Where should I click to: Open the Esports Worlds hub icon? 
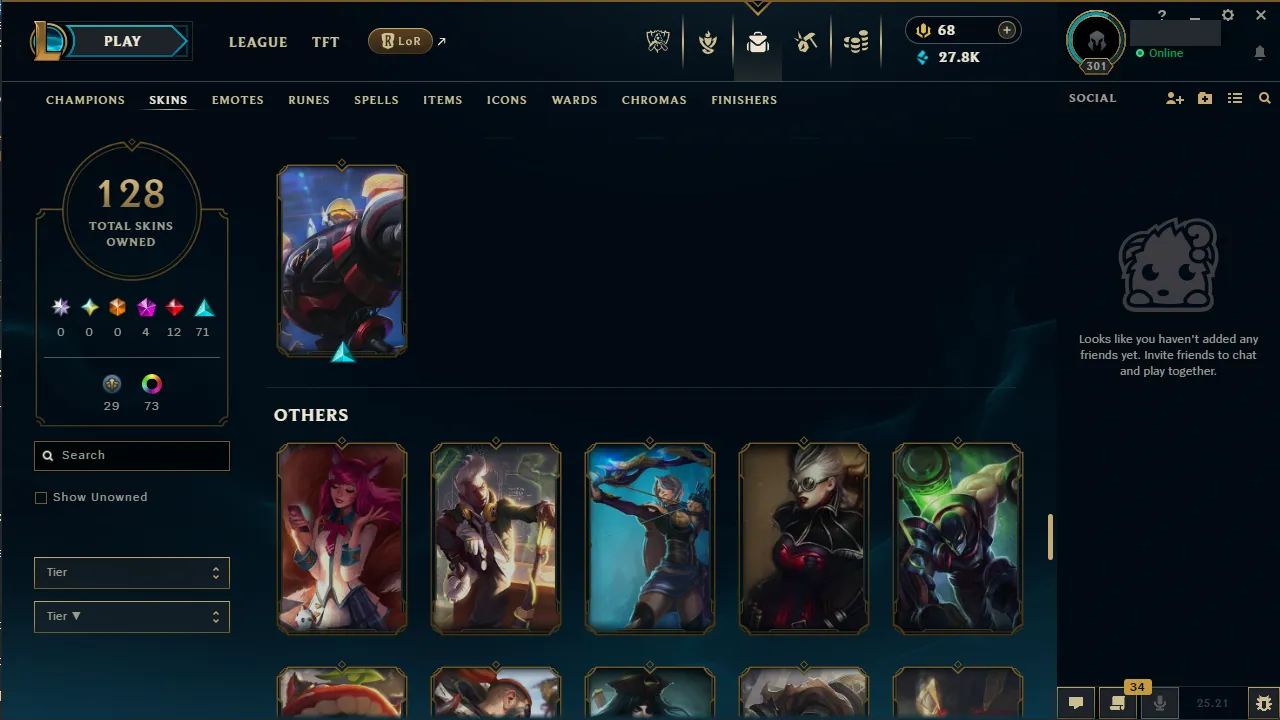pyautogui.click(x=658, y=41)
